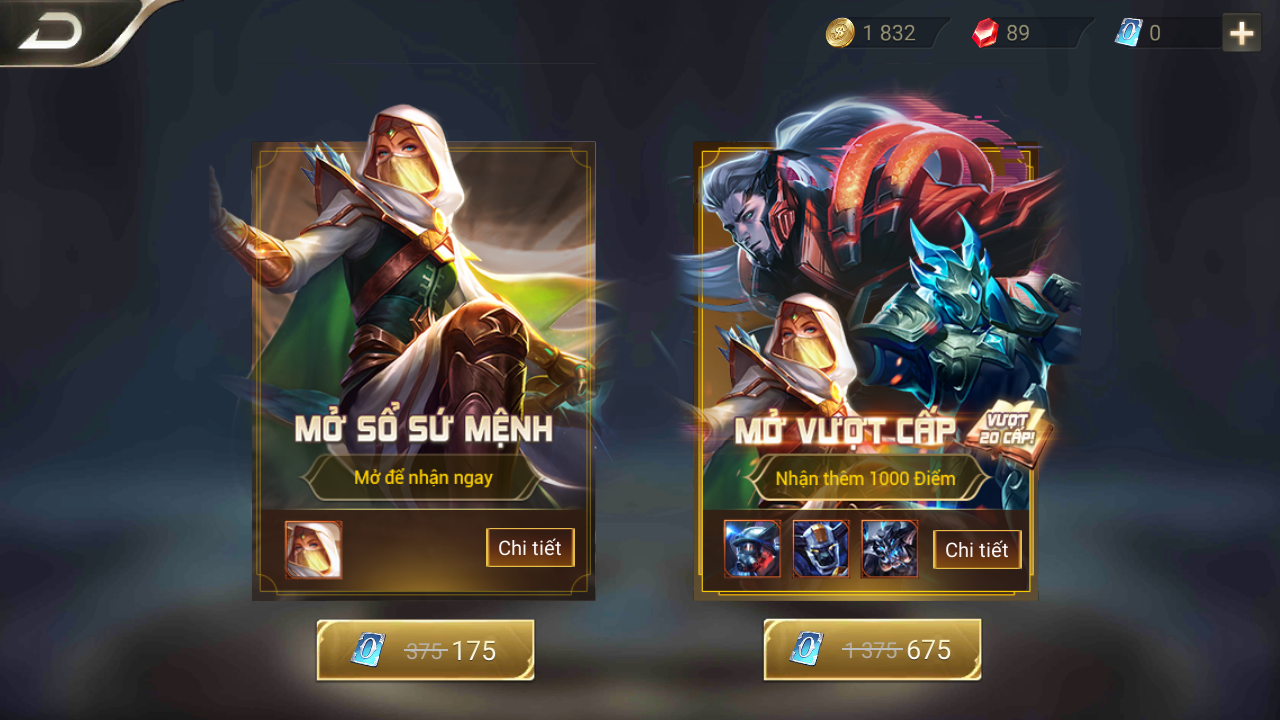
Task: Purchase Mở Vượt Cấp for 675
Action: [x=872, y=650]
